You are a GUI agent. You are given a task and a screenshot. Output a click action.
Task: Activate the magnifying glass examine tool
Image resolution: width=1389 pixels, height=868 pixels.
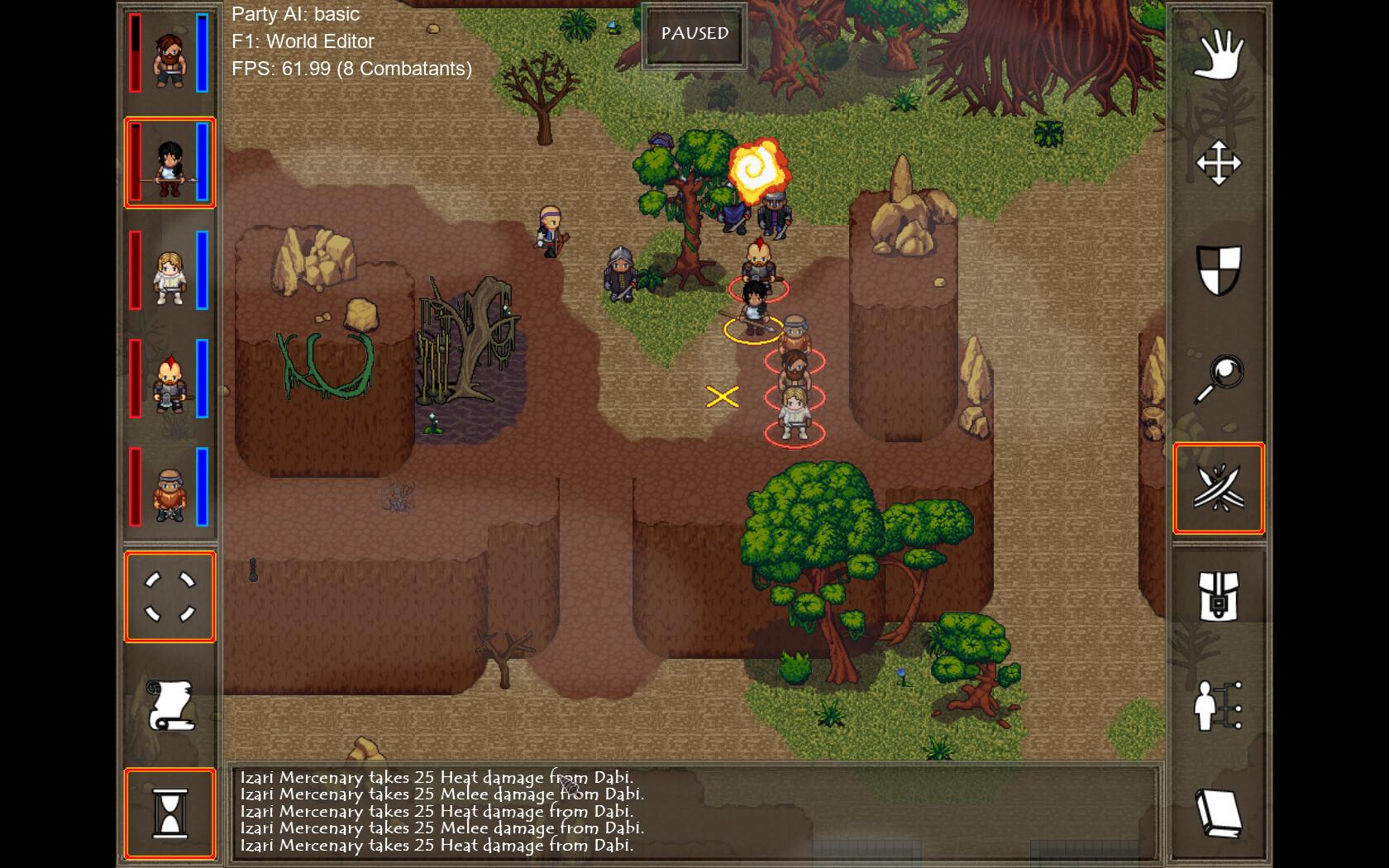(1219, 379)
